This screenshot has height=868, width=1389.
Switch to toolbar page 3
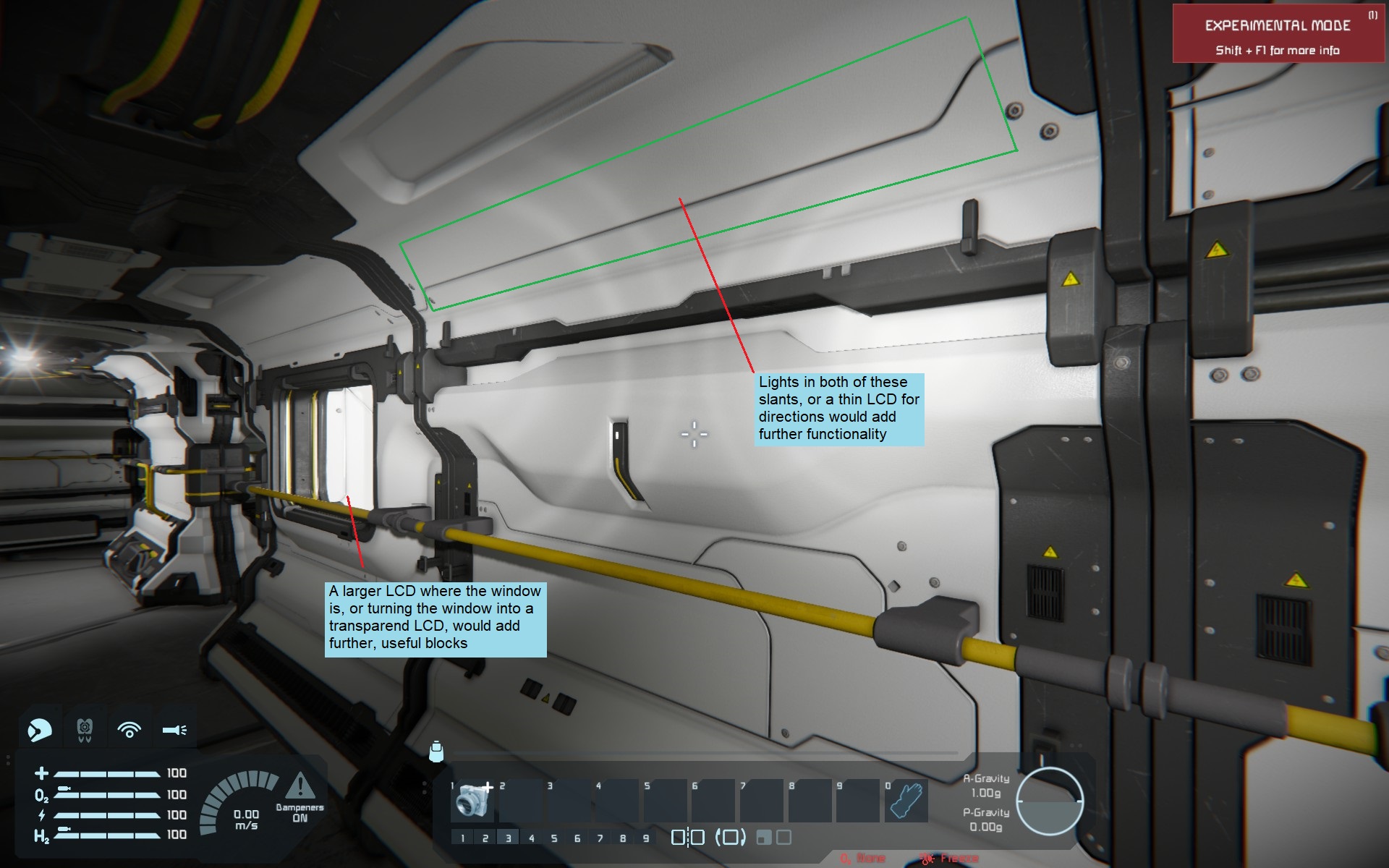pyautogui.click(x=509, y=838)
